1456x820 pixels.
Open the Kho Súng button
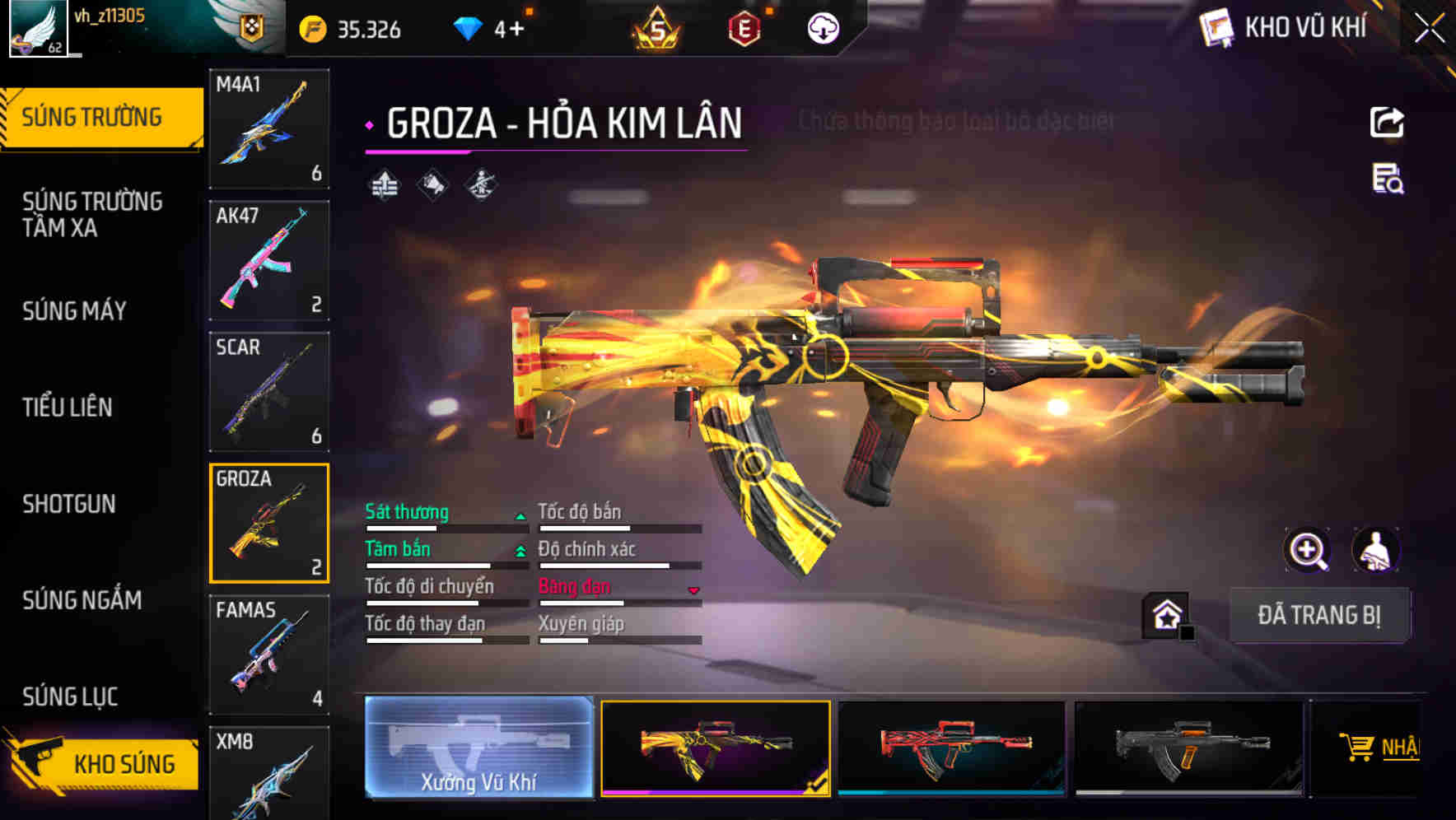click(x=103, y=762)
